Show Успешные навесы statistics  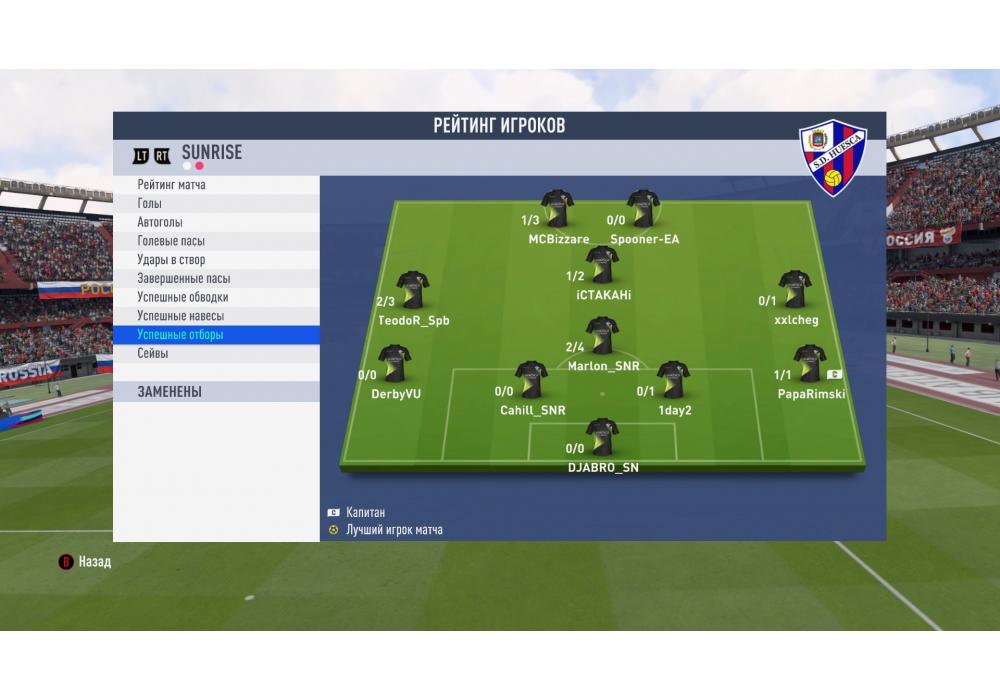[x=216, y=316]
